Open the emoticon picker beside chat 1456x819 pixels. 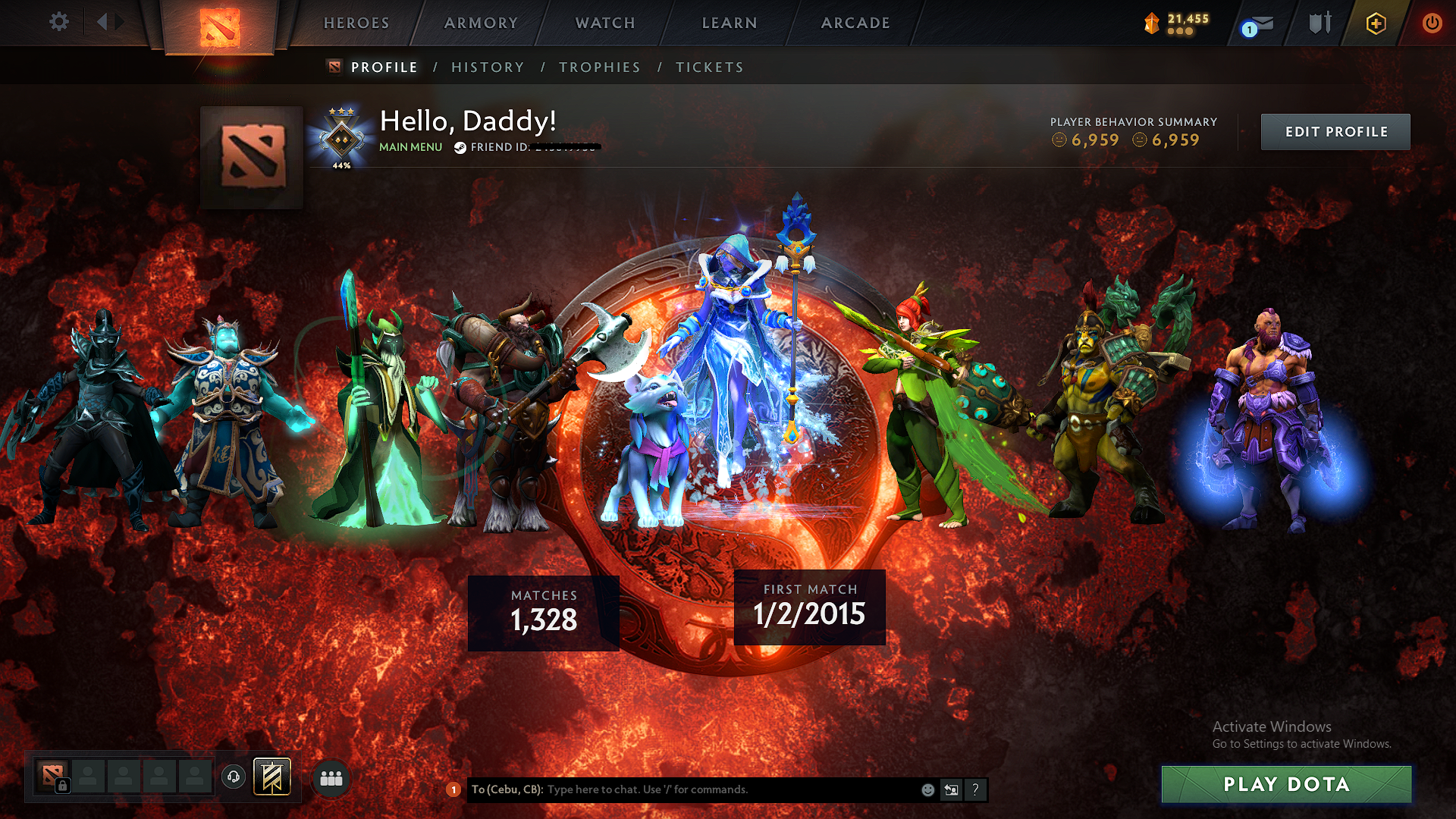(927, 789)
